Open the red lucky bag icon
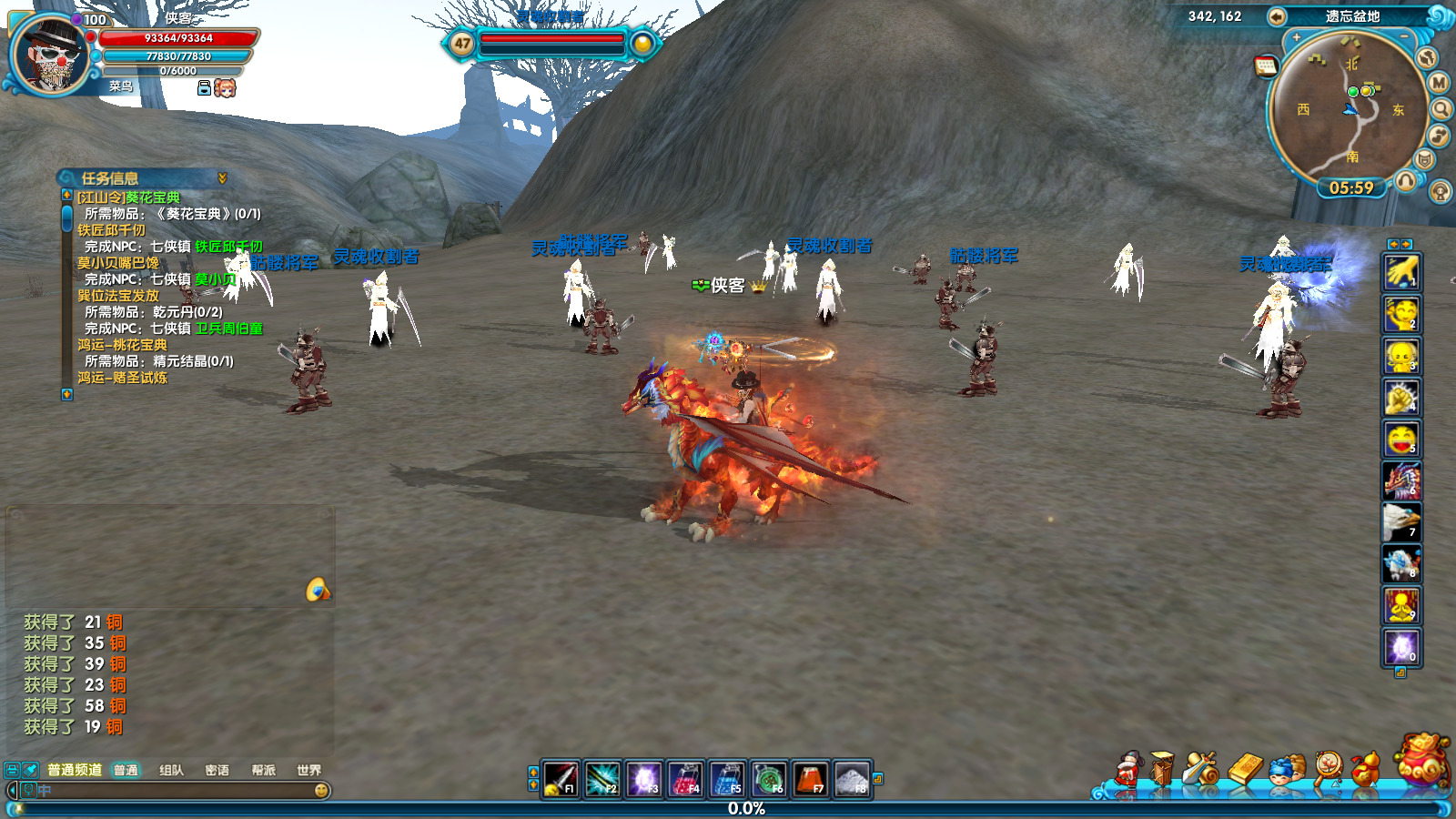This screenshot has width=1456, height=819. (x=1424, y=760)
